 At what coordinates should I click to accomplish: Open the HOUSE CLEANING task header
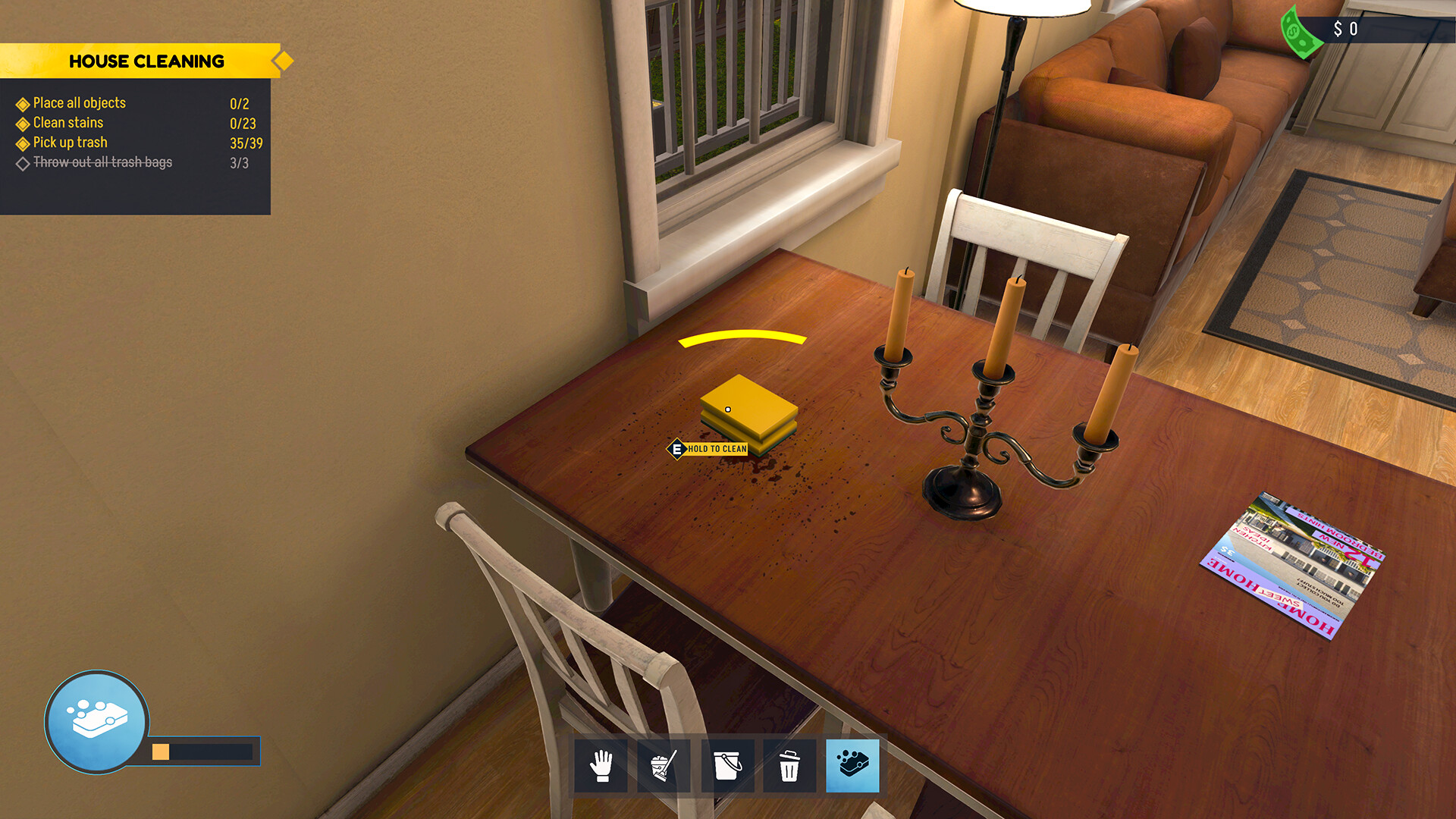coord(148,61)
